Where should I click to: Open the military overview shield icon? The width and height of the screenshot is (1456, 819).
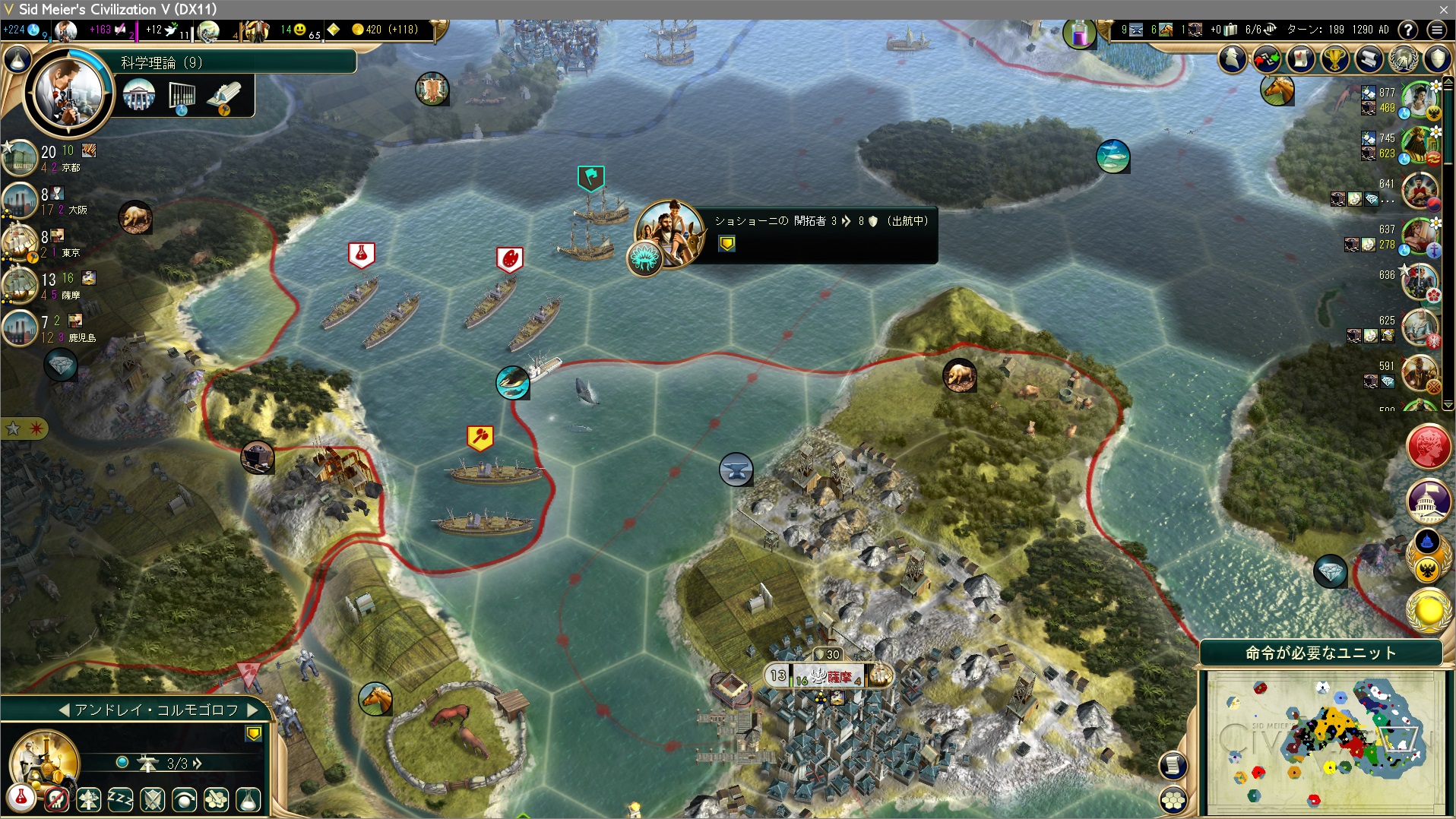pyautogui.click(x=1437, y=59)
